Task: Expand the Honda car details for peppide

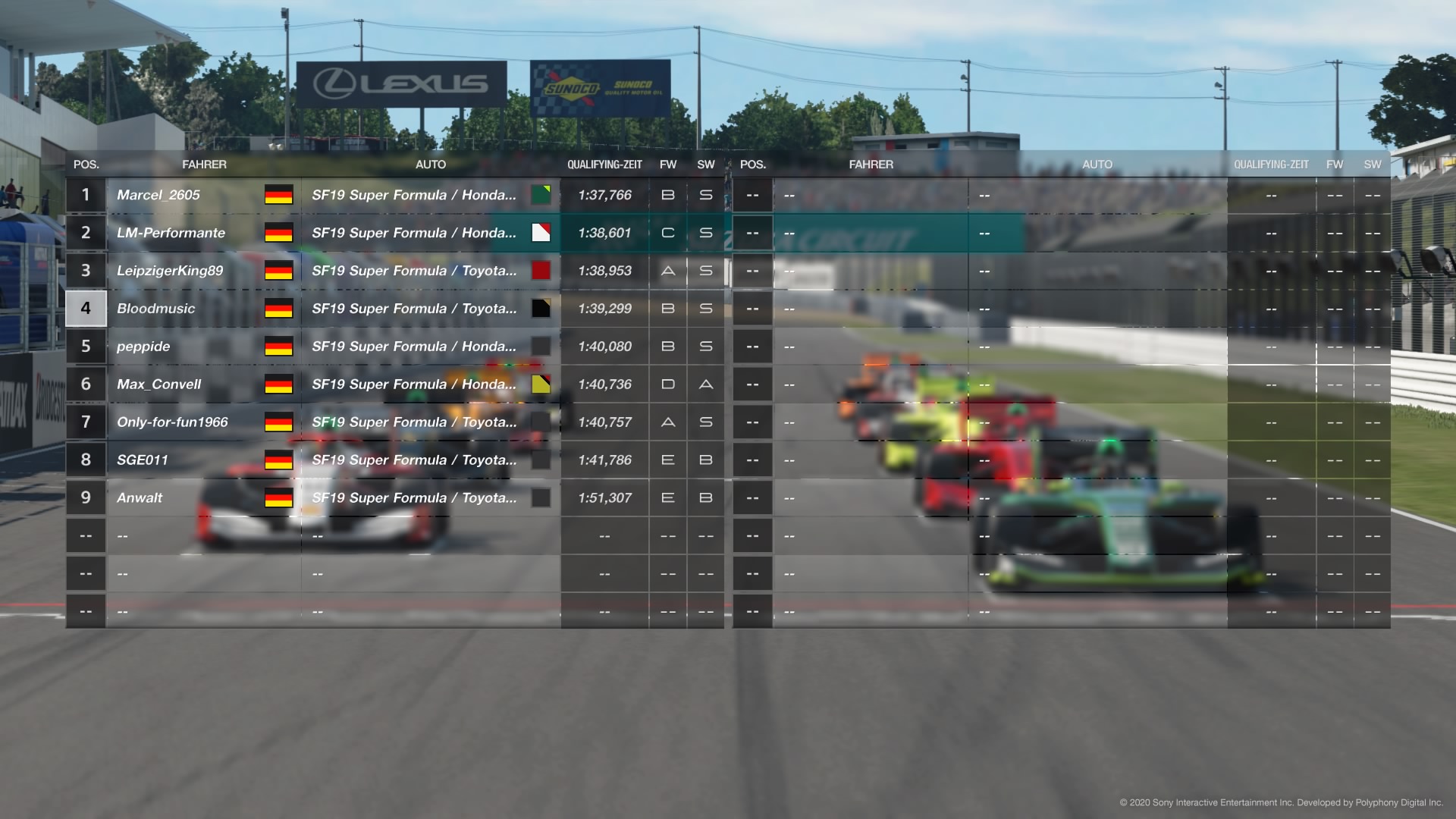Action: pyautogui.click(x=414, y=347)
